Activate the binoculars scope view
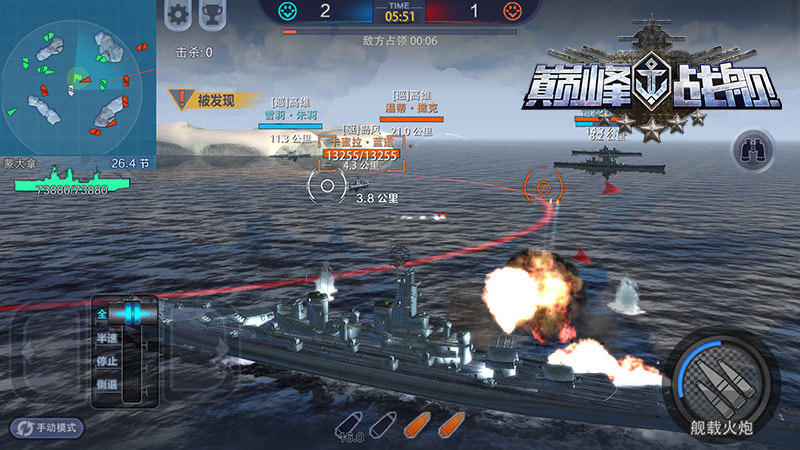This screenshot has height=450, width=800. pos(752,150)
